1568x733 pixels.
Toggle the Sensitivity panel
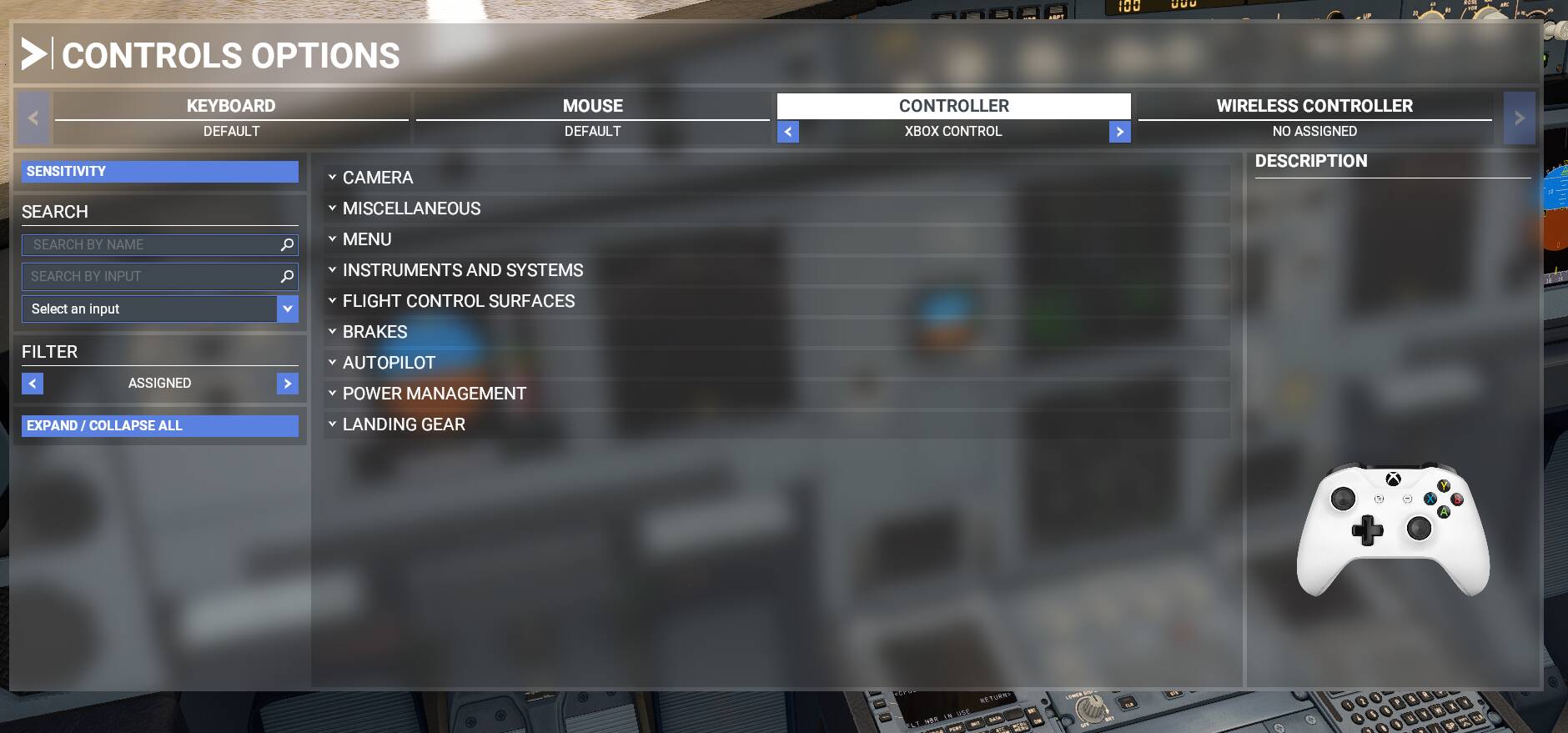[161, 171]
